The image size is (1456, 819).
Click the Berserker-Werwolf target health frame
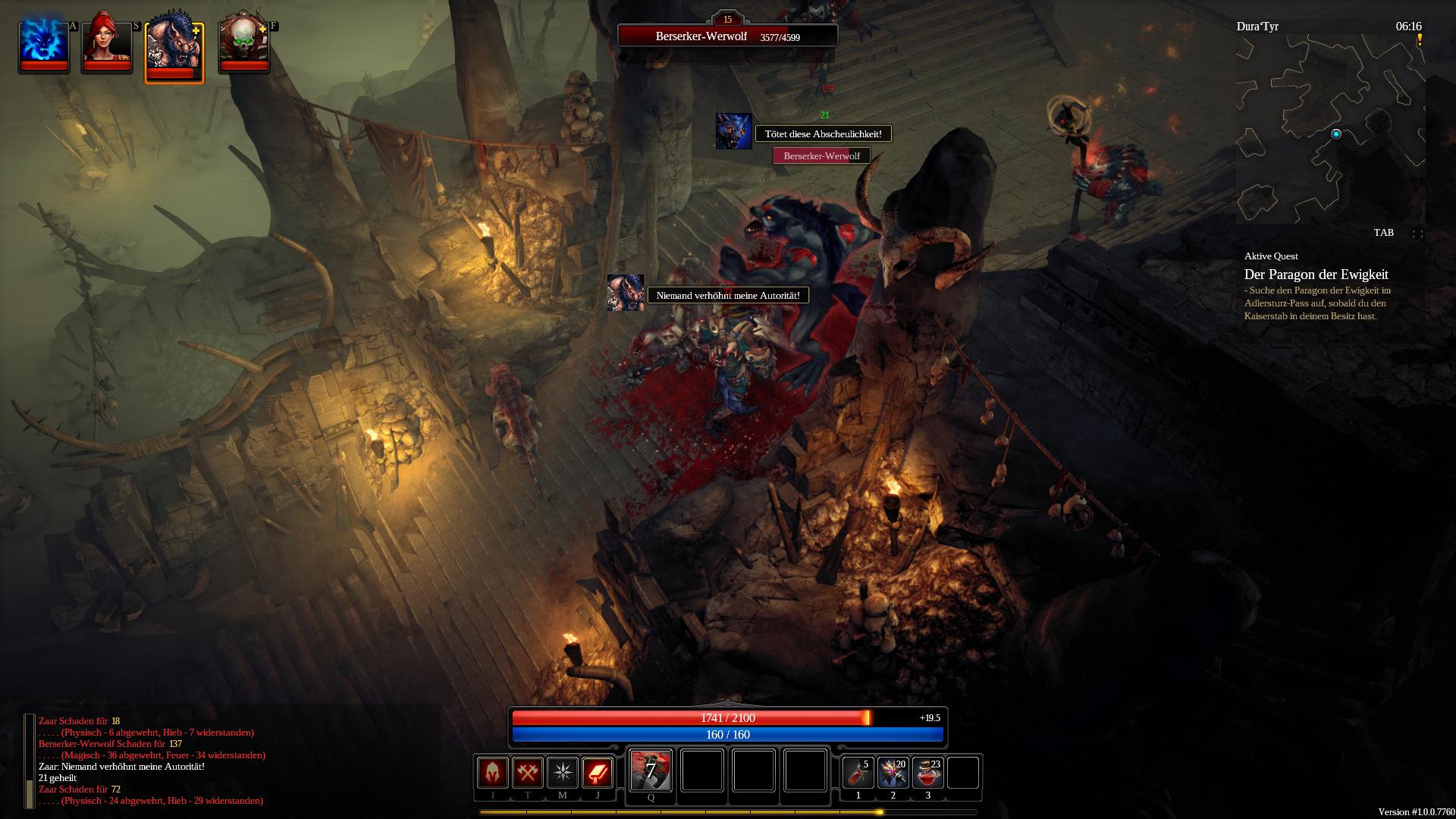coord(727,36)
